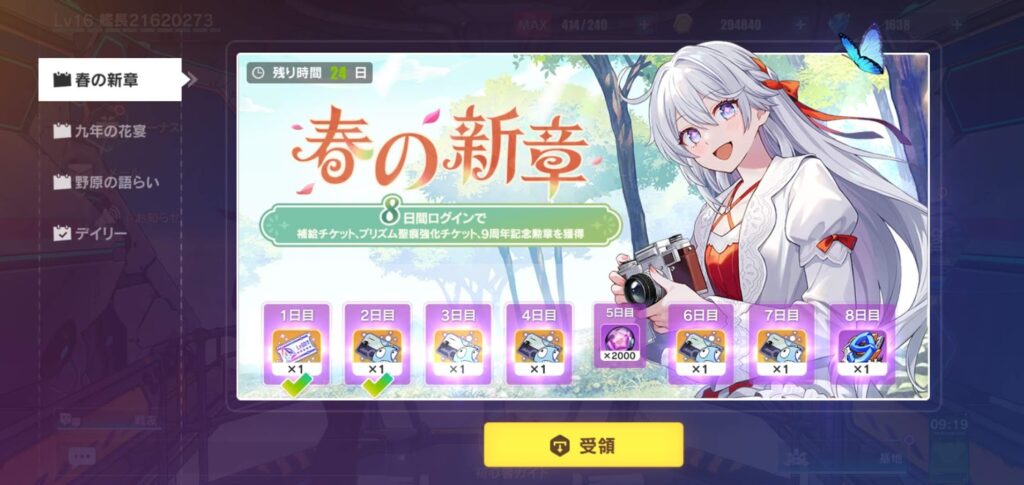Choose the 2日目 reward tile
This screenshot has width=1024, height=485.
coord(377,345)
